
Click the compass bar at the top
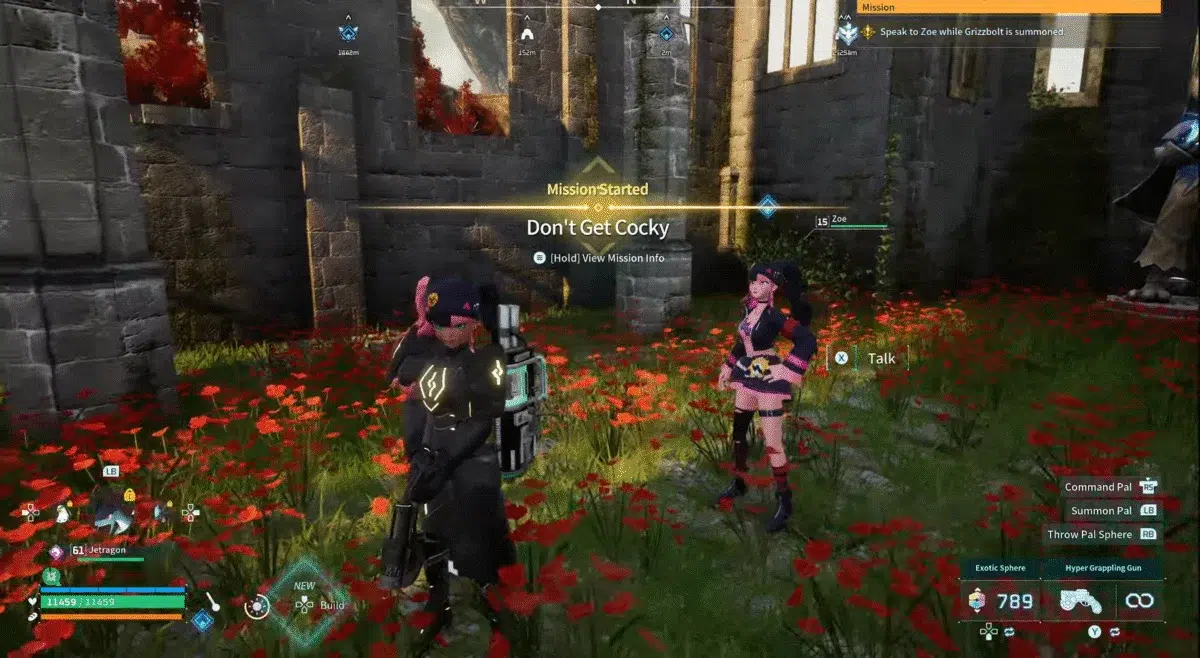click(598, 6)
